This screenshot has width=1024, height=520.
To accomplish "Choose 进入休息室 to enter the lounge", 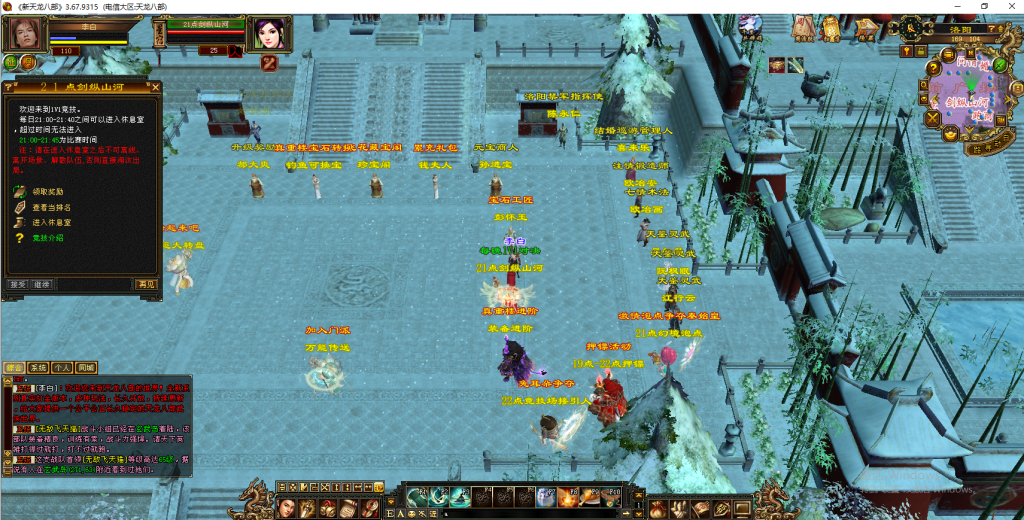I will (52, 222).
